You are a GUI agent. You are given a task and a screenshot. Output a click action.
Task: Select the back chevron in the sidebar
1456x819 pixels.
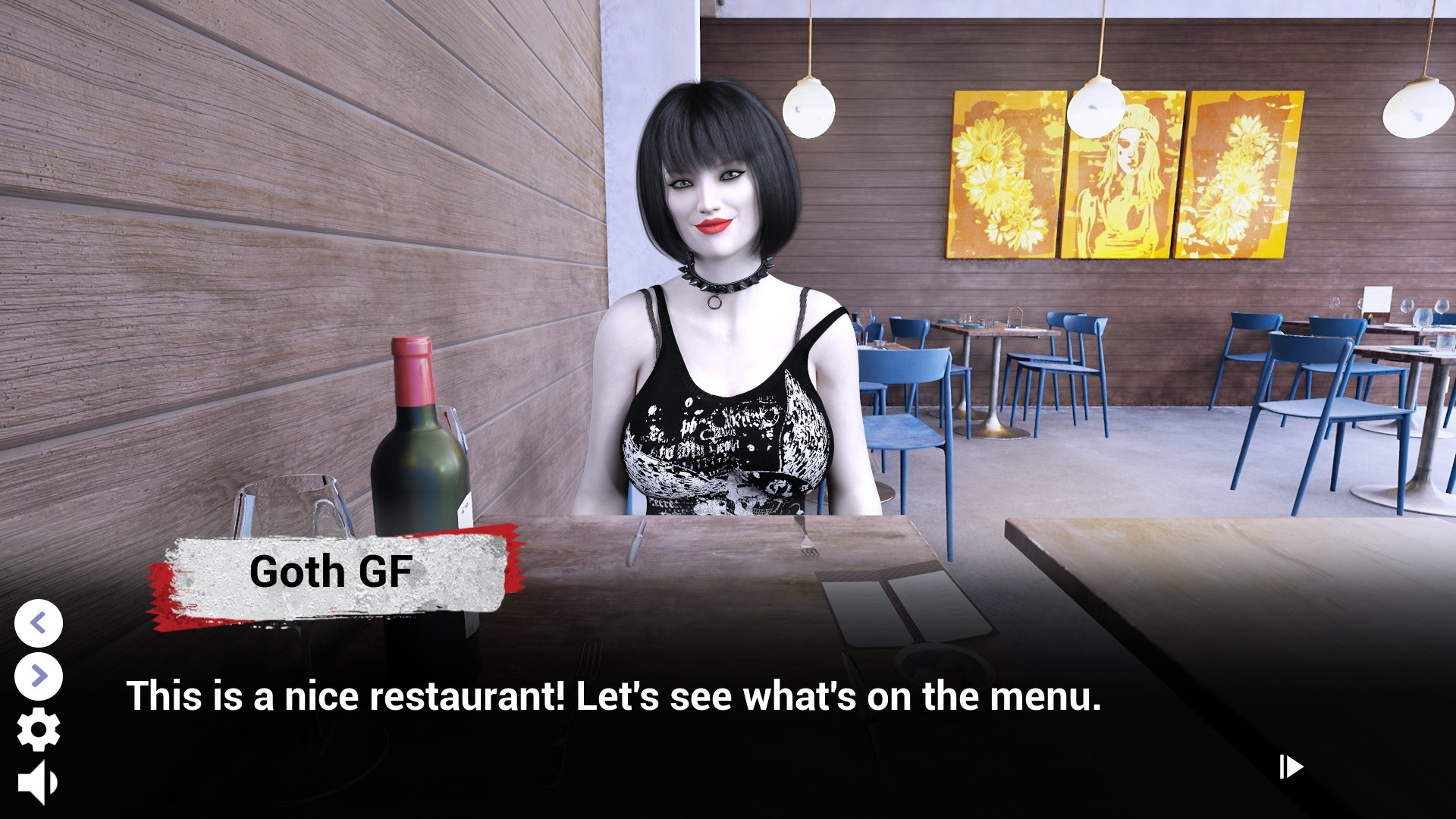tap(39, 625)
